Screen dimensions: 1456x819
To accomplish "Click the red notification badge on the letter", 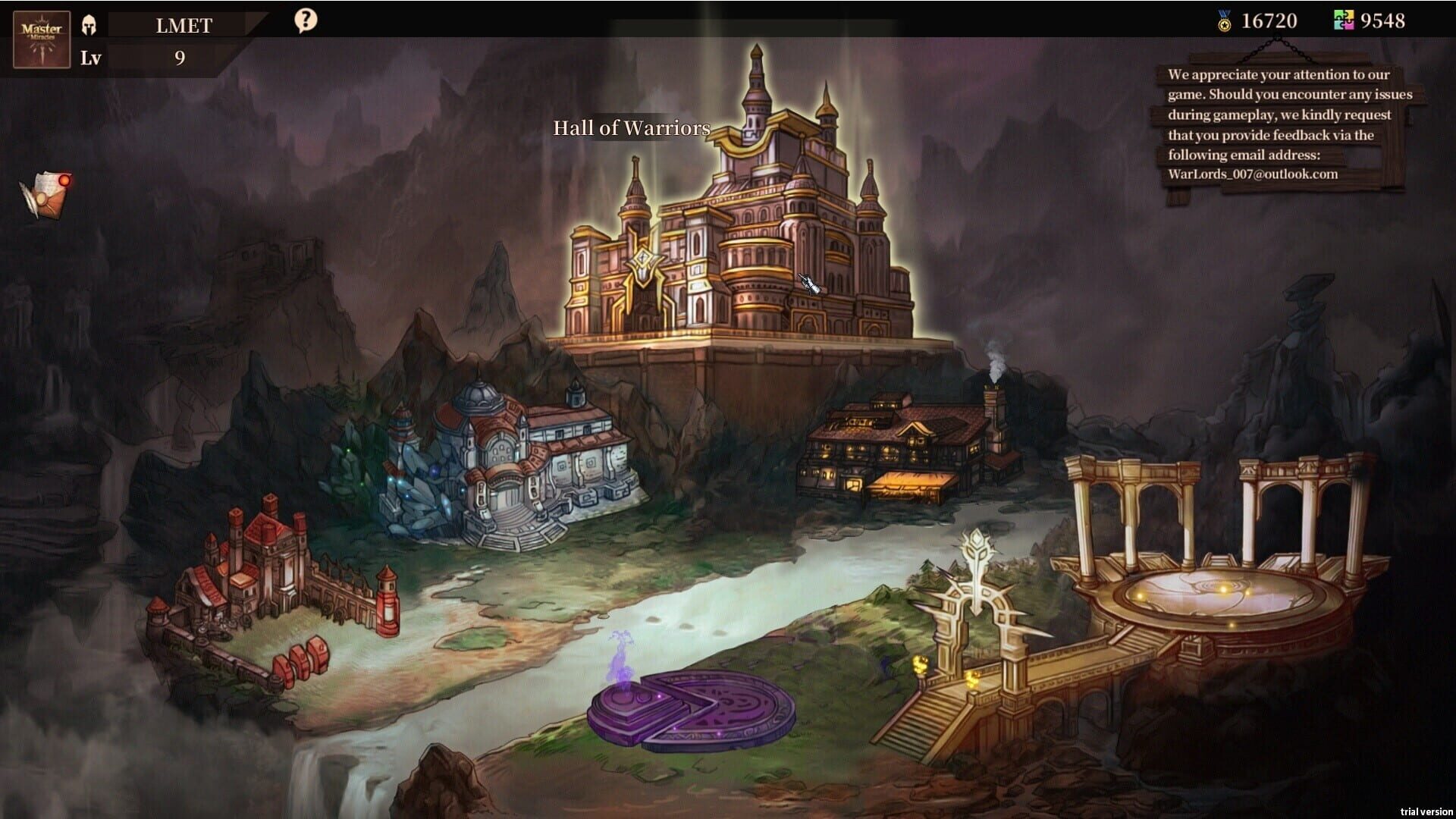I will click(64, 179).
